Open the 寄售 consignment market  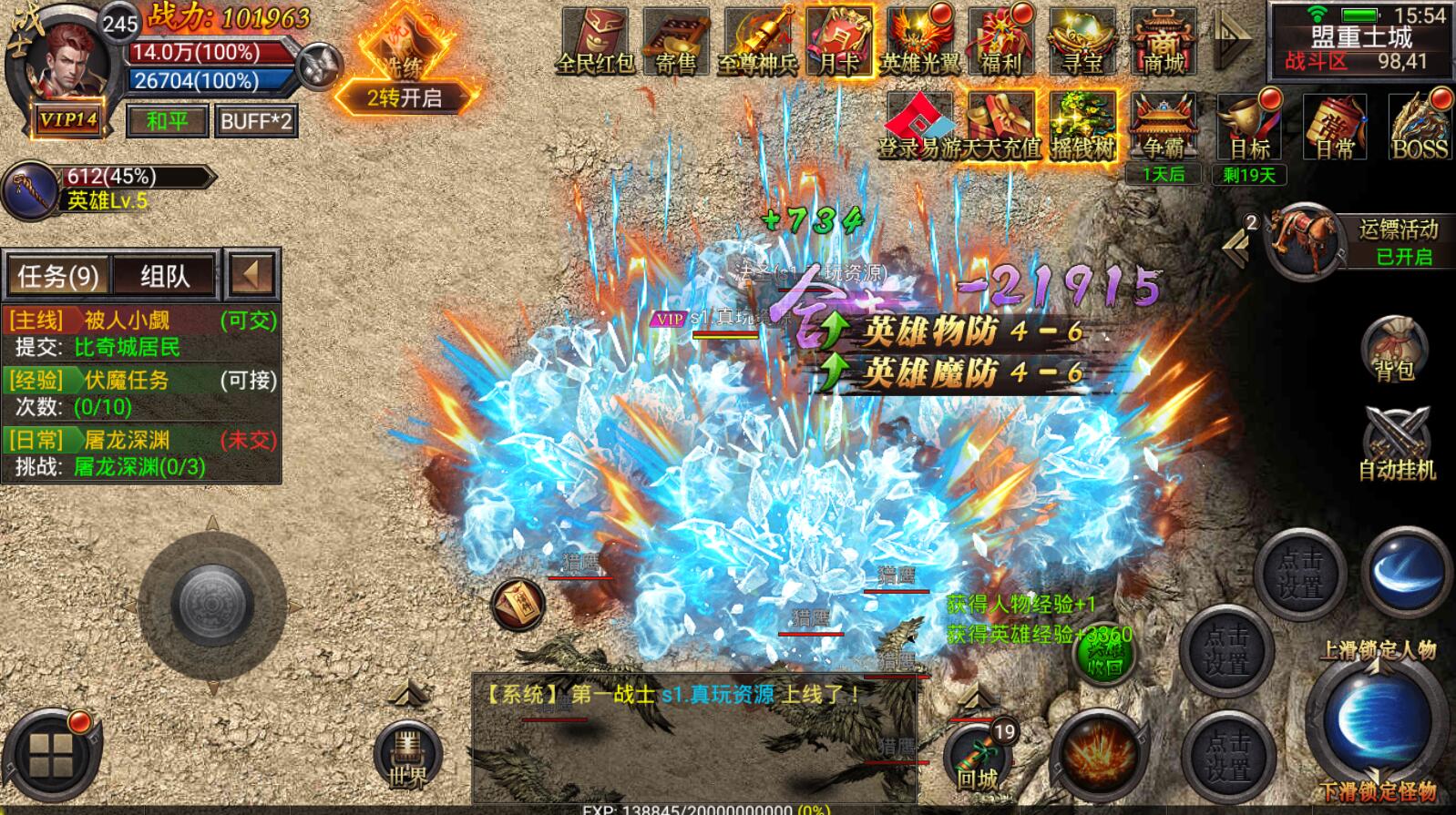(675, 42)
